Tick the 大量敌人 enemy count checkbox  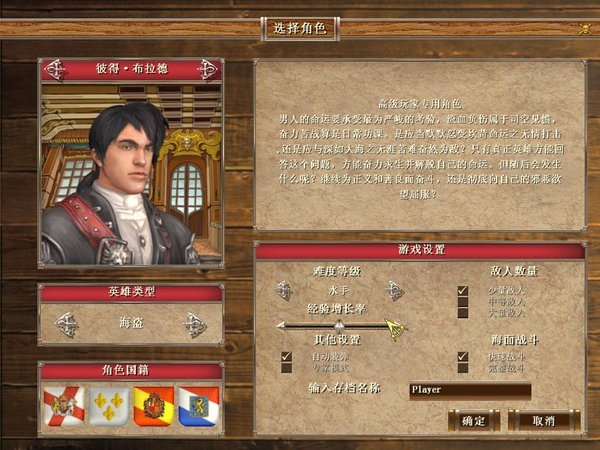(x=463, y=313)
